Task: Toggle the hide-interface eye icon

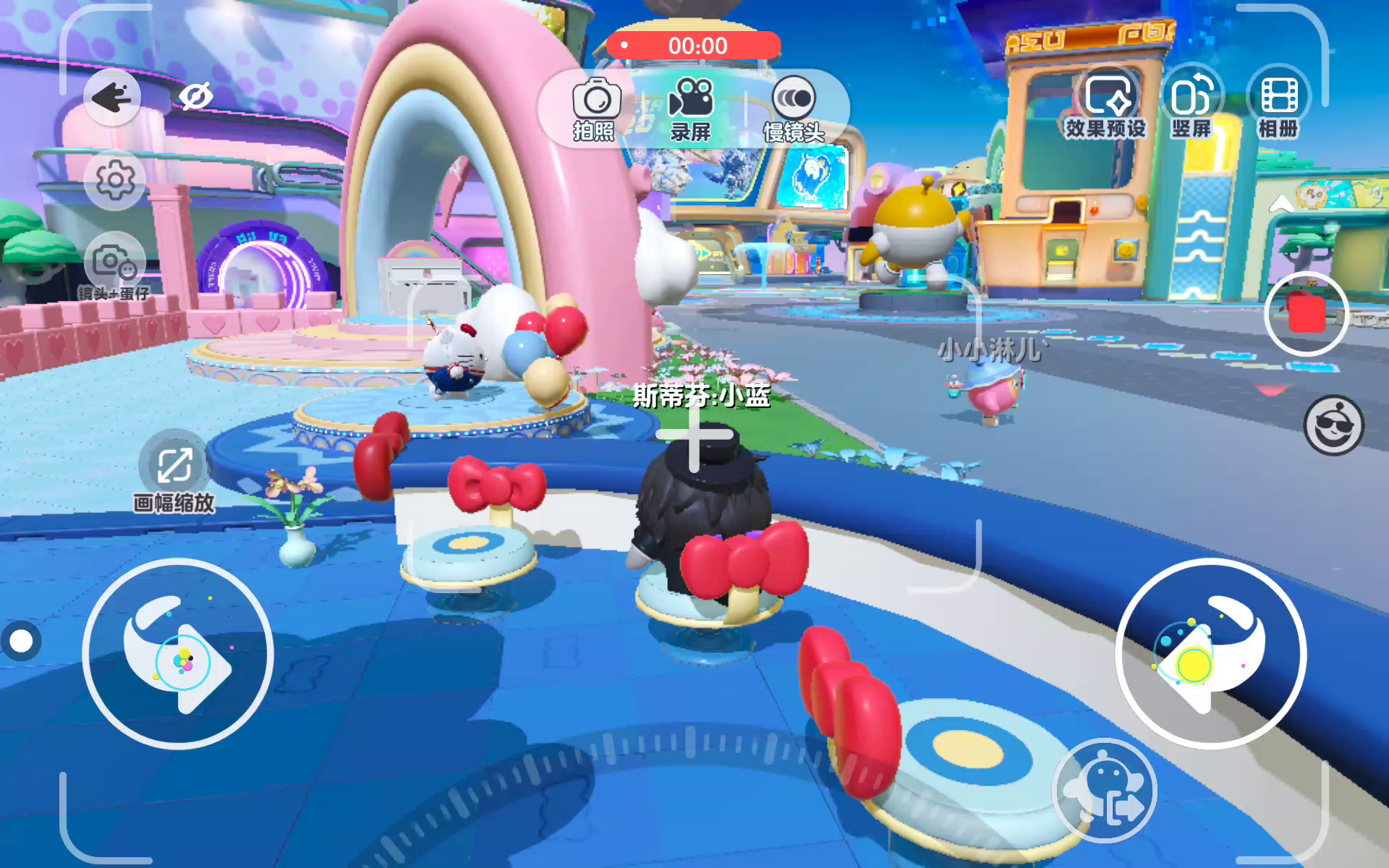Action: 195,96
